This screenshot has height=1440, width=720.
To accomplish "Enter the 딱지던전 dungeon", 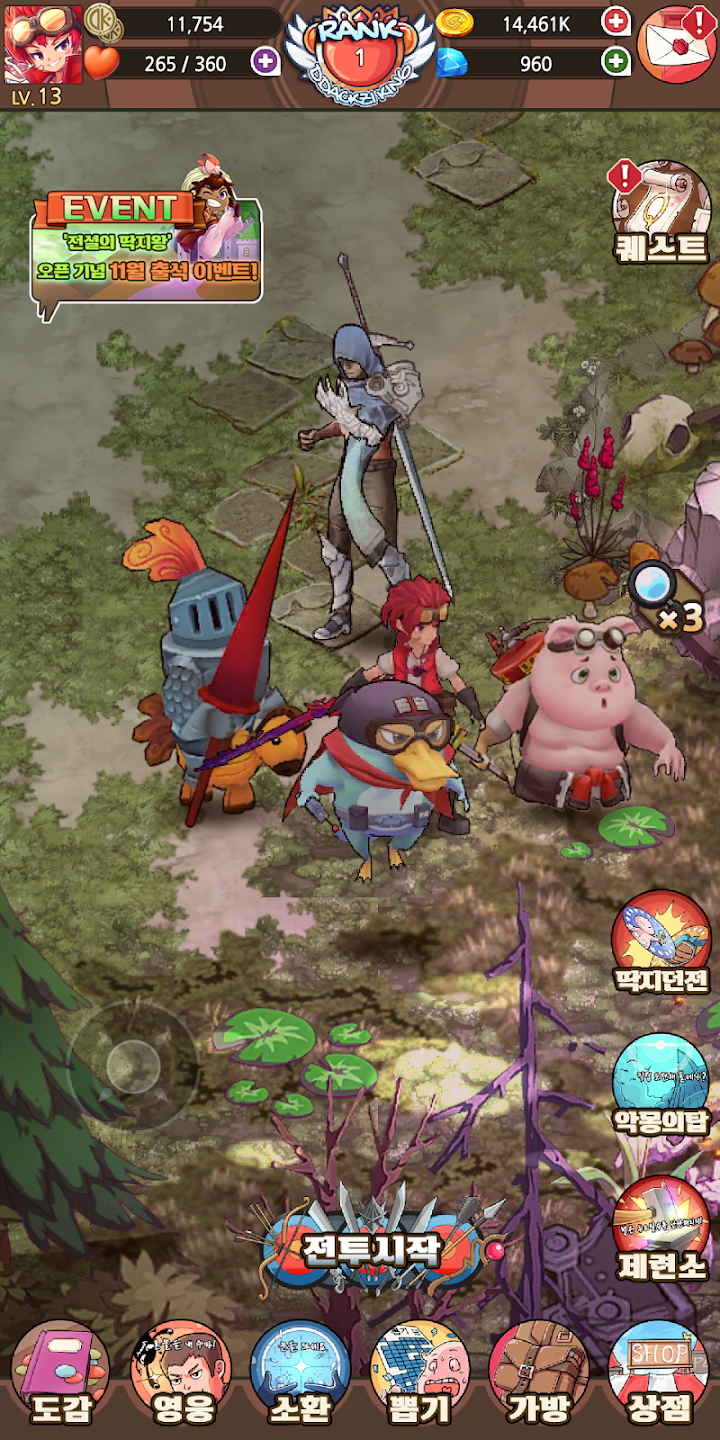I will coord(661,942).
